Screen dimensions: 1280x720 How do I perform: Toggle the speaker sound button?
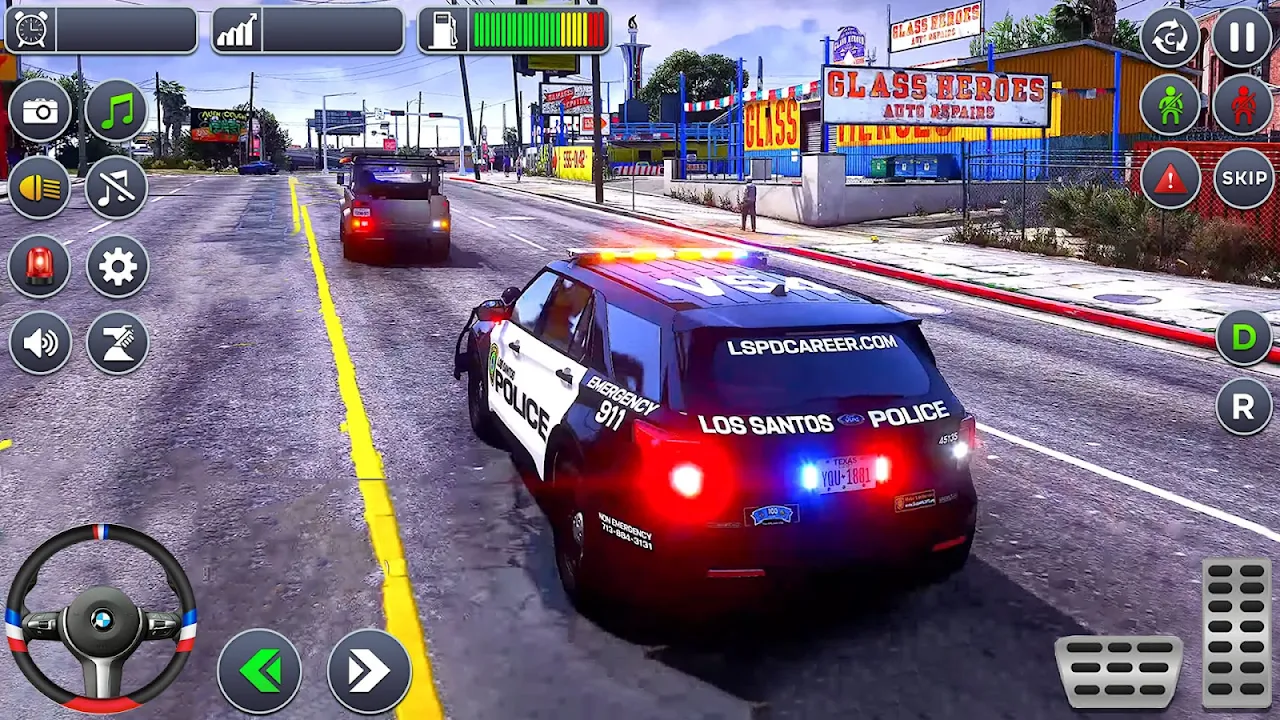(40, 343)
